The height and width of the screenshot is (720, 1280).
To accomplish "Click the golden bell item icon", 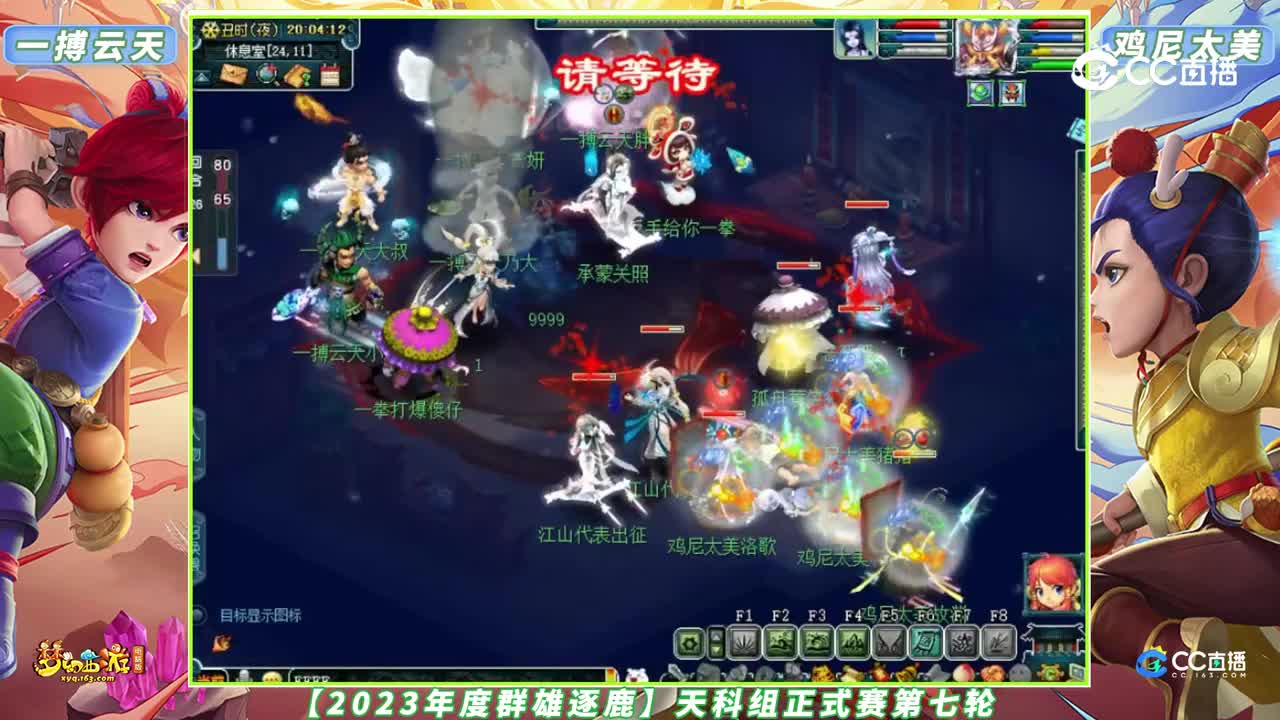I will [x=905, y=672].
